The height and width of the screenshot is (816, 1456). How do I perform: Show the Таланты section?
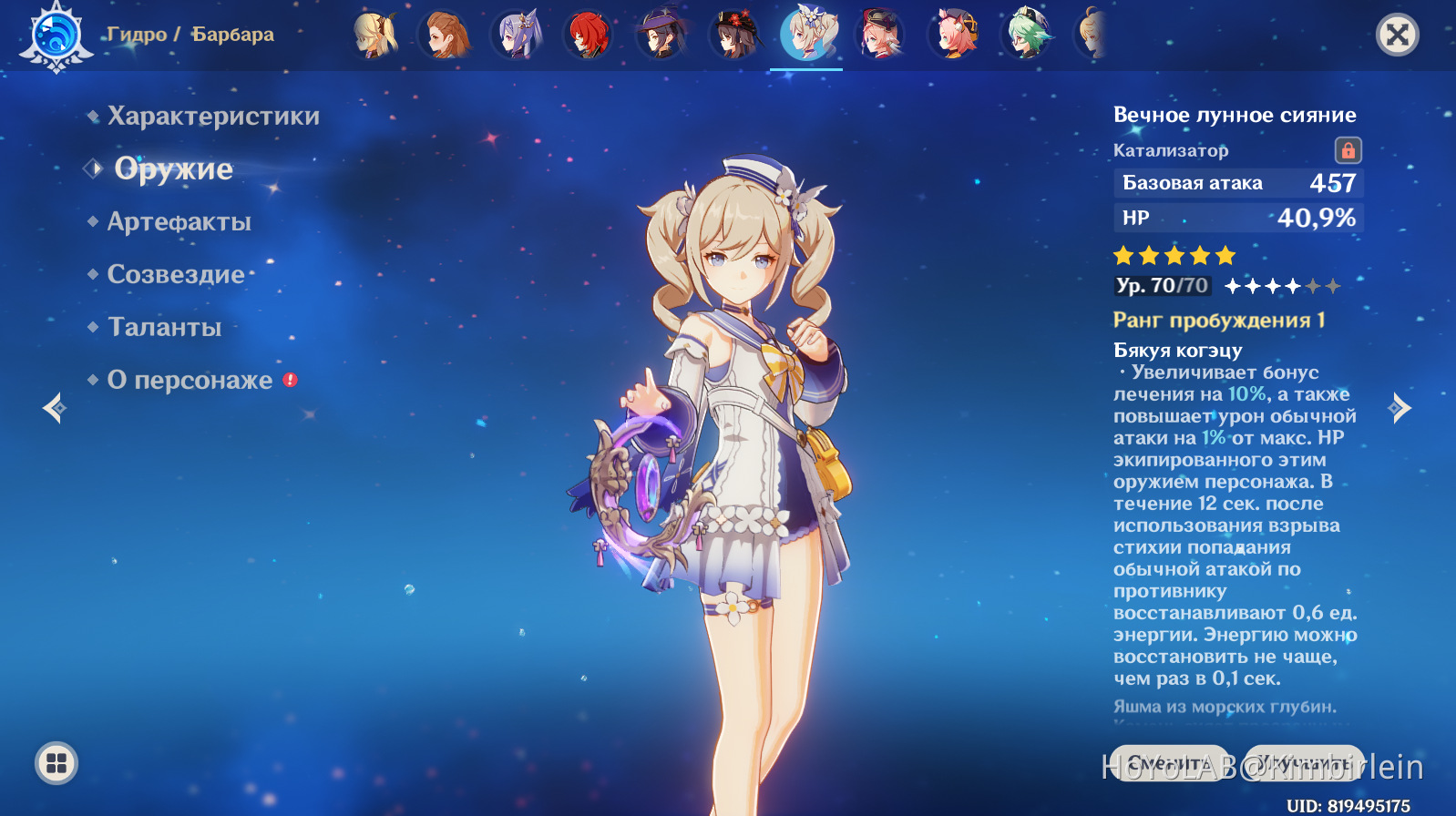click(164, 328)
